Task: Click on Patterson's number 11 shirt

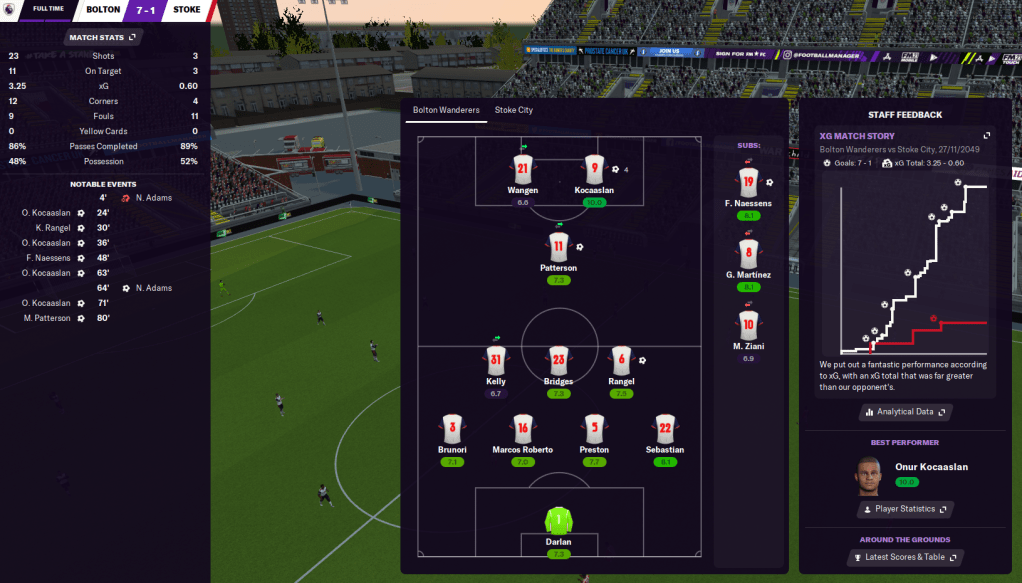Action: (x=558, y=247)
